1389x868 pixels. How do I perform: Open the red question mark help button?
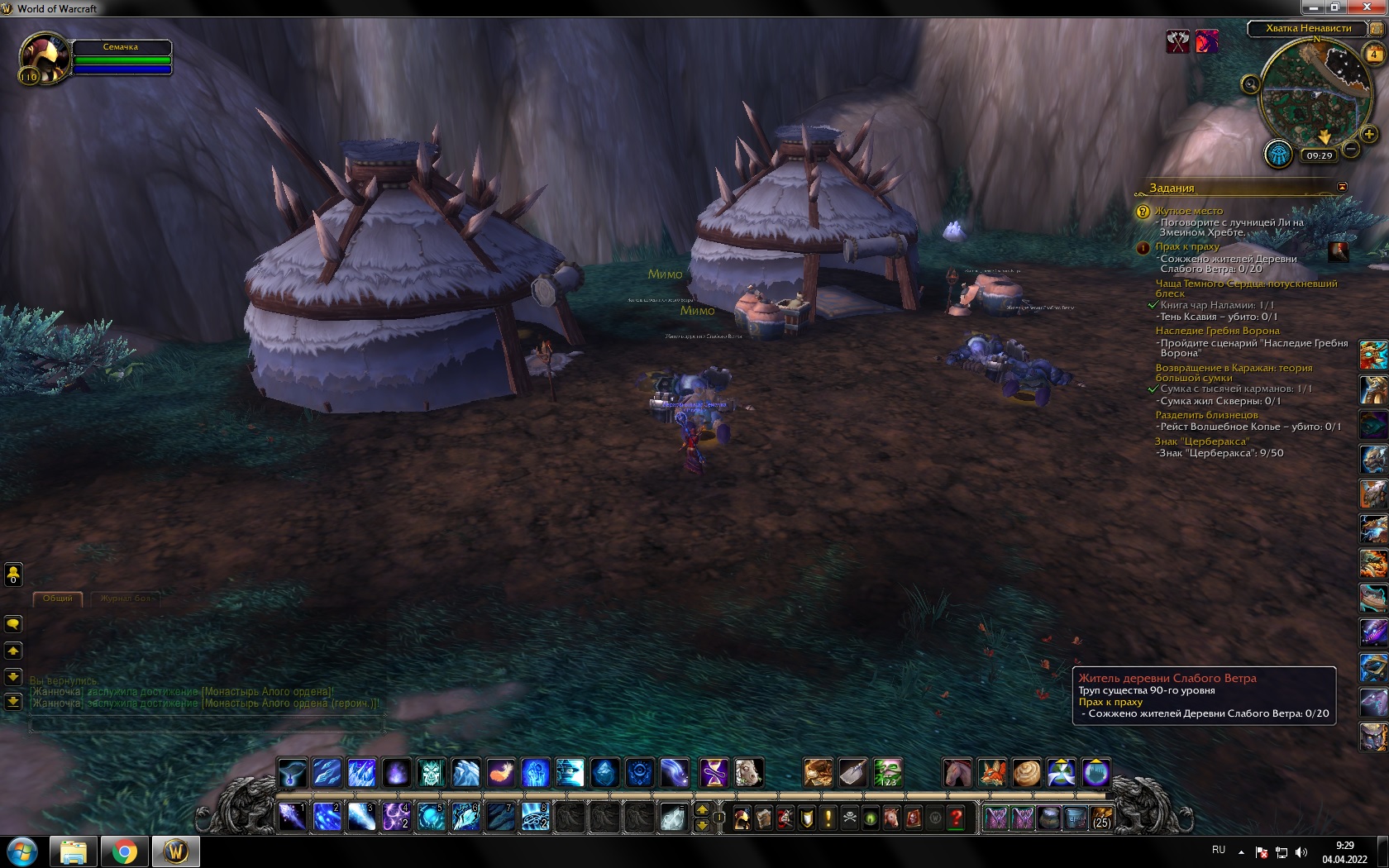[x=957, y=818]
